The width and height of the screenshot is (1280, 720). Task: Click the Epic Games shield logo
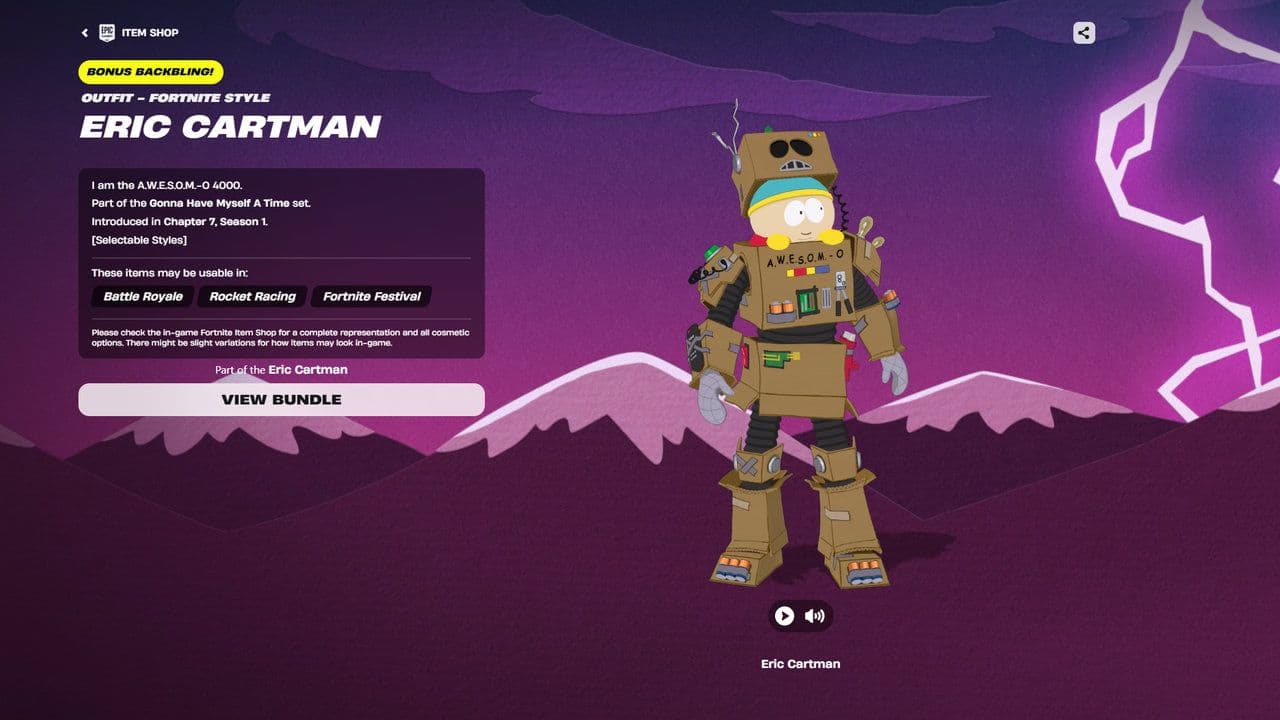coord(105,32)
